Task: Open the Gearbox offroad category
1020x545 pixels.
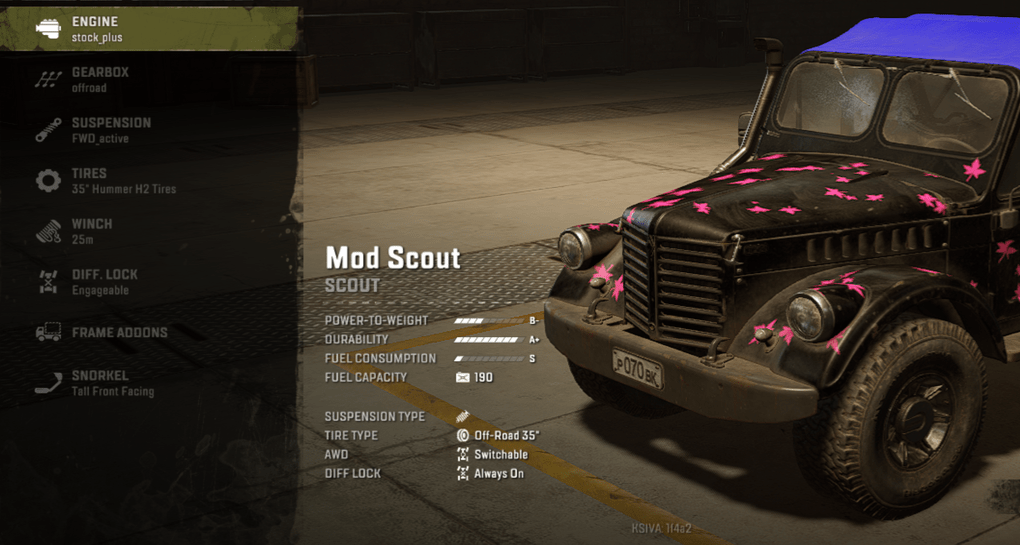Action: tap(148, 80)
